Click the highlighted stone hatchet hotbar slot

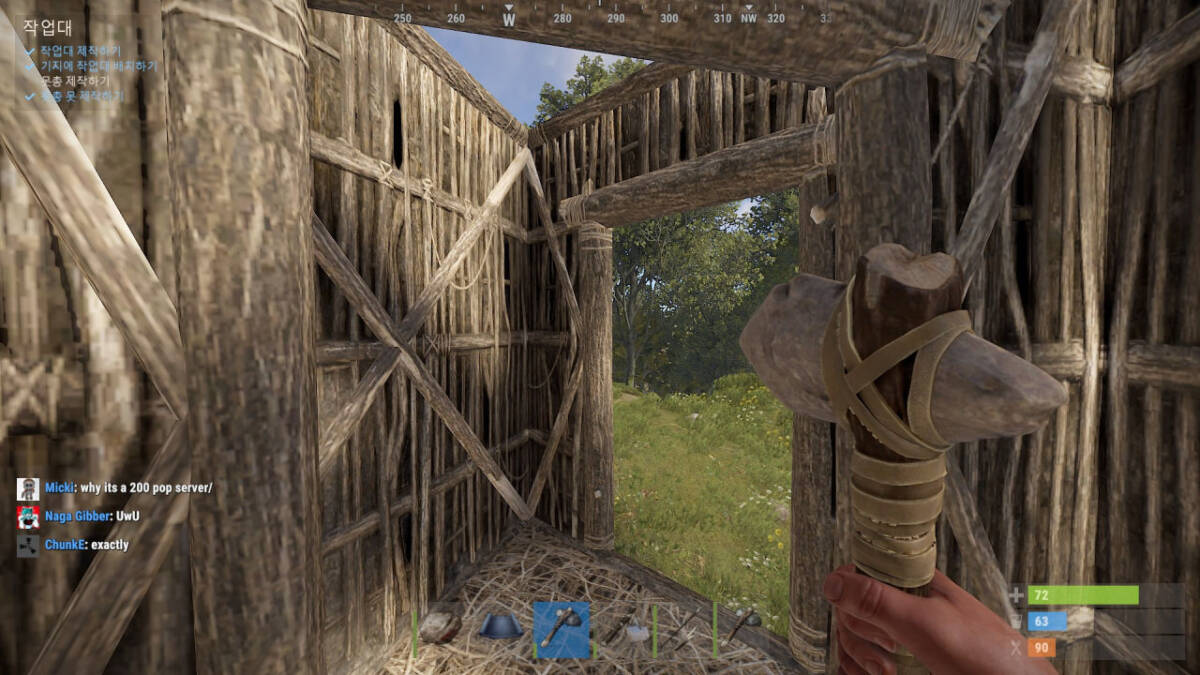[x=561, y=629]
